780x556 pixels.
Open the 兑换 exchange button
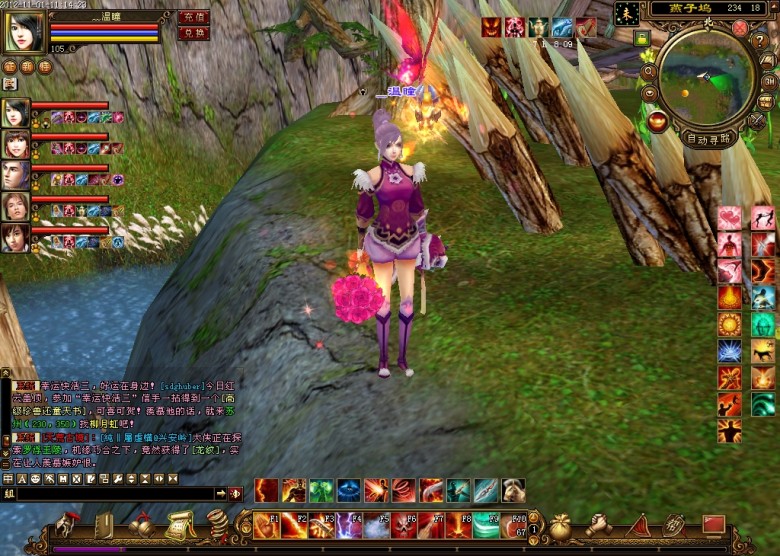coord(193,33)
